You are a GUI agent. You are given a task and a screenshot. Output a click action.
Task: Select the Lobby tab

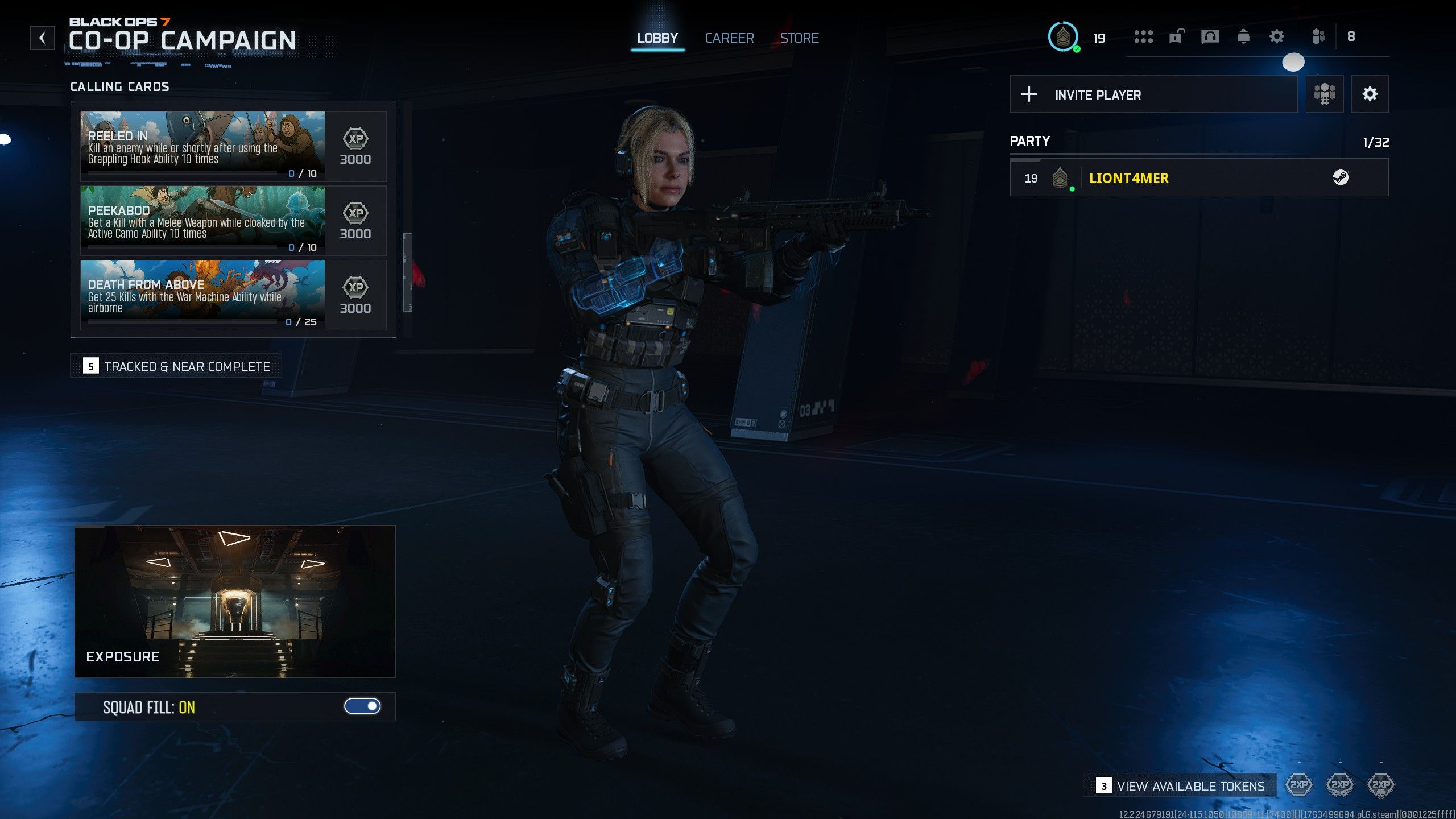[657, 38]
